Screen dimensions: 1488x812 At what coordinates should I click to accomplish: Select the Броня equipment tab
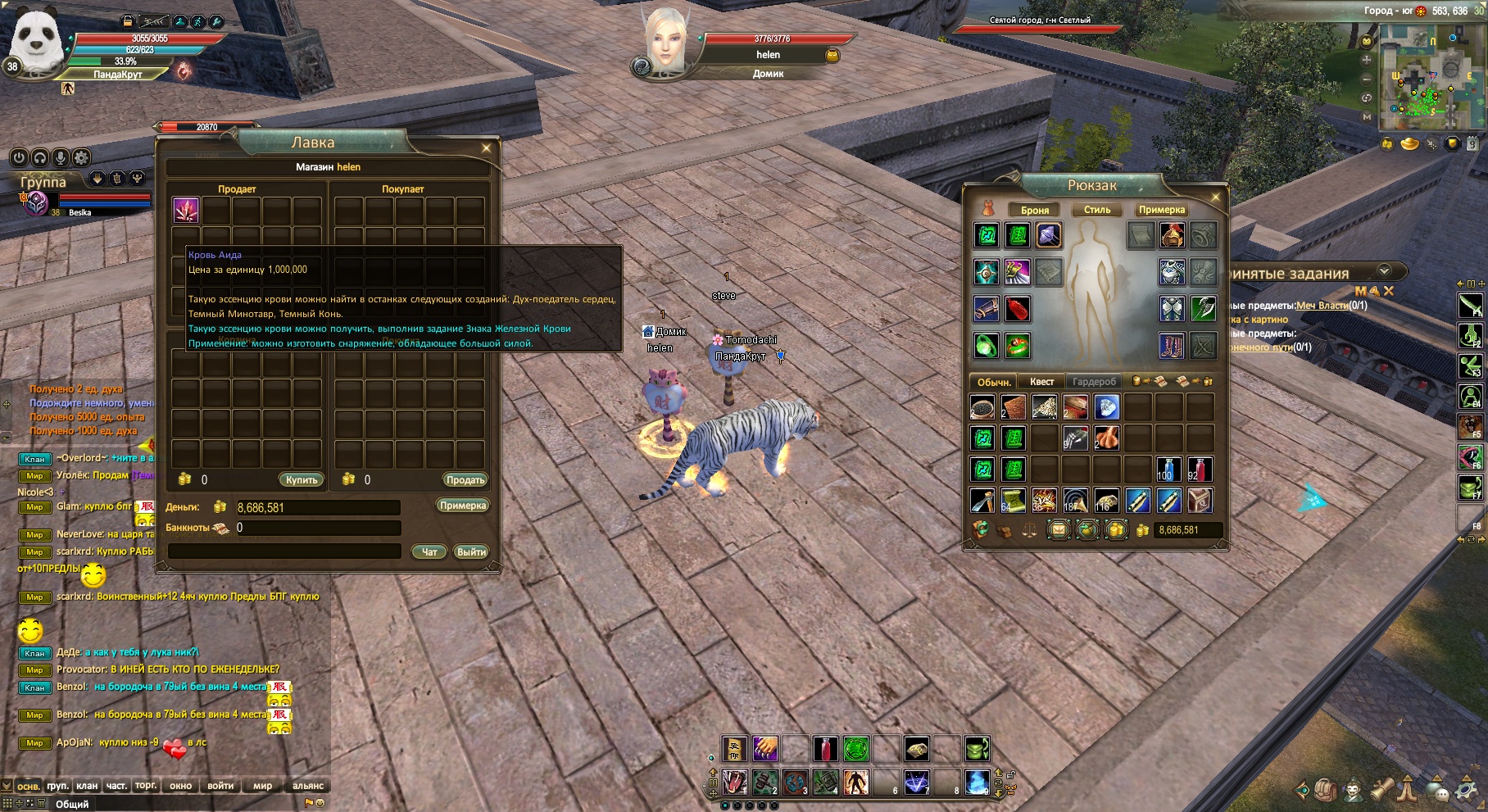click(x=1034, y=211)
